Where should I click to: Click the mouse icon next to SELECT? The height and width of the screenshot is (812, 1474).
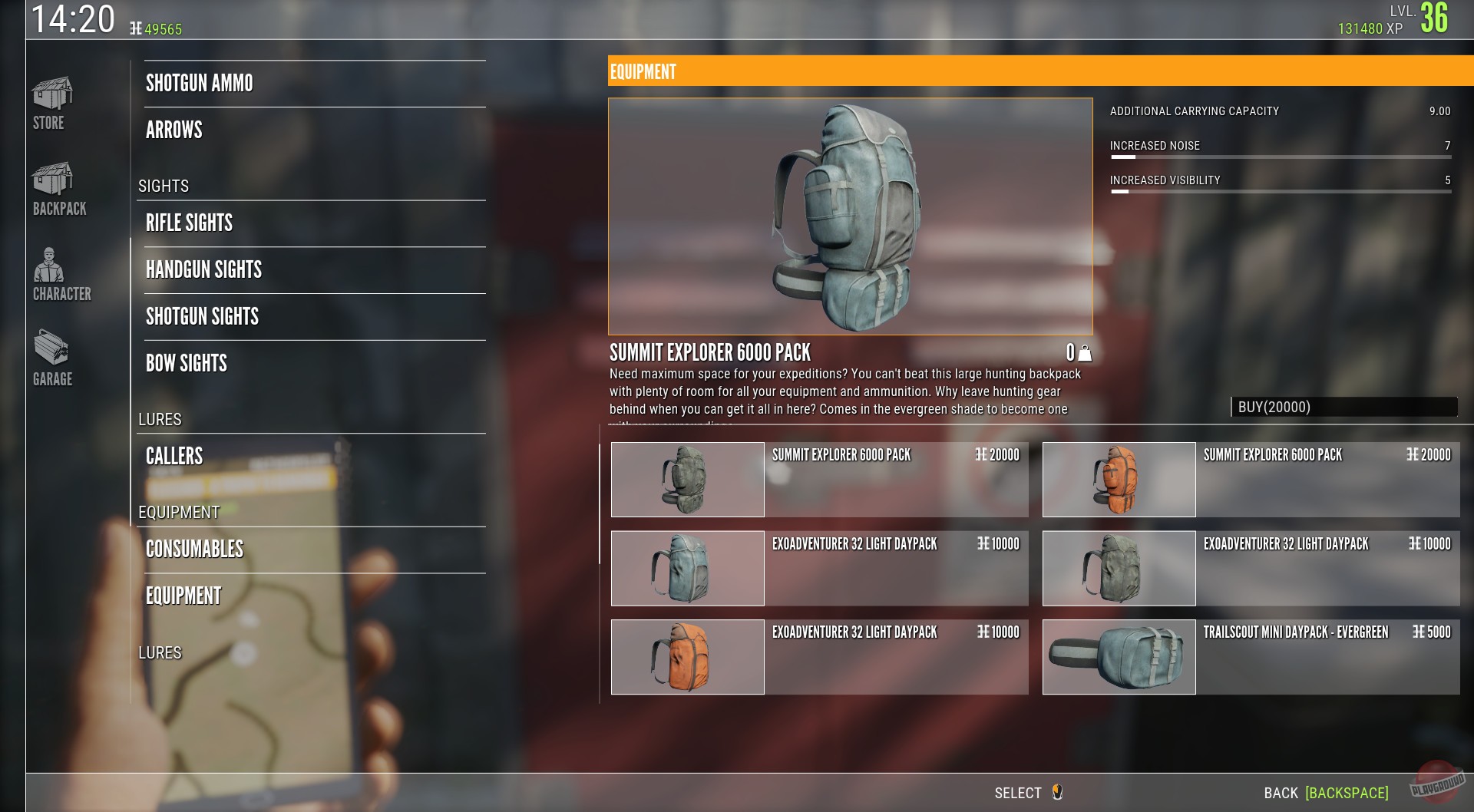pos(1059,793)
